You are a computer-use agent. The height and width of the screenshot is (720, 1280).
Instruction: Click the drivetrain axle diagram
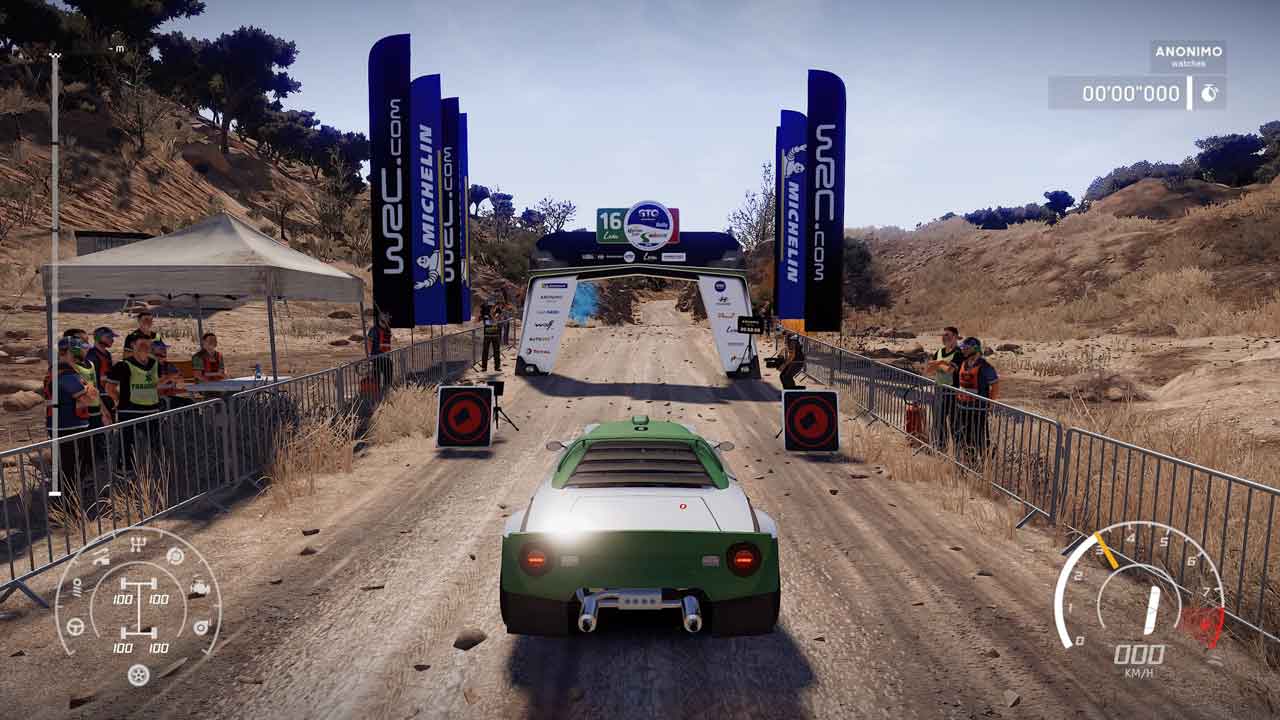click(x=138, y=606)
